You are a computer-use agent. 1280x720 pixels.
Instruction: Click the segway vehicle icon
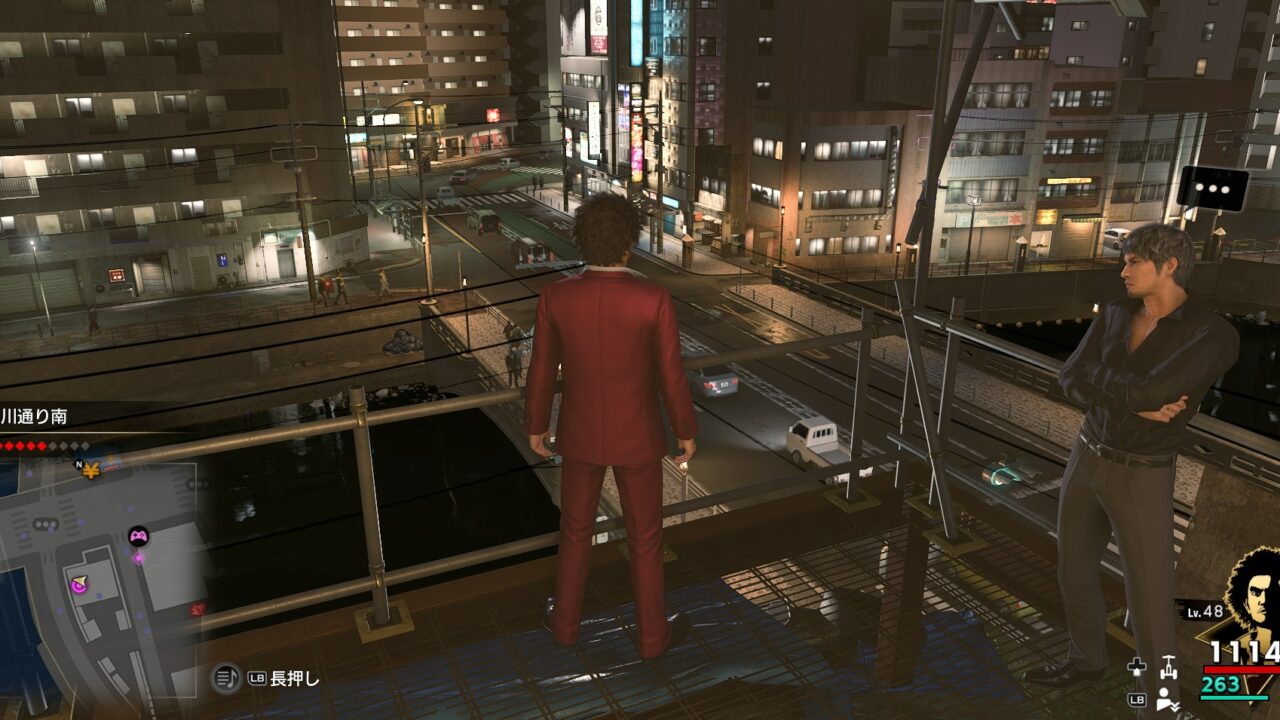(x=1167, y=666)
